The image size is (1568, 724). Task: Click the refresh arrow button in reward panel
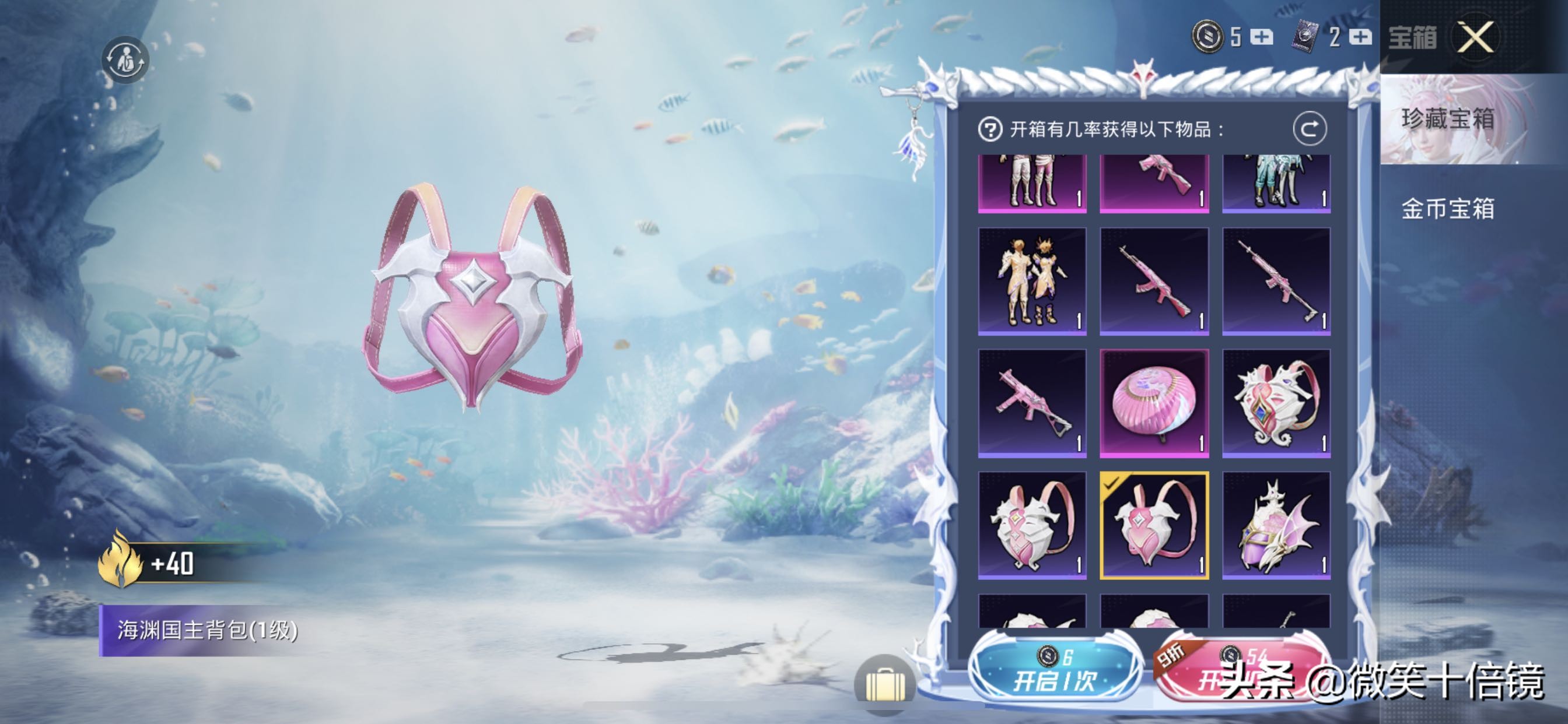click(1310, 129)
